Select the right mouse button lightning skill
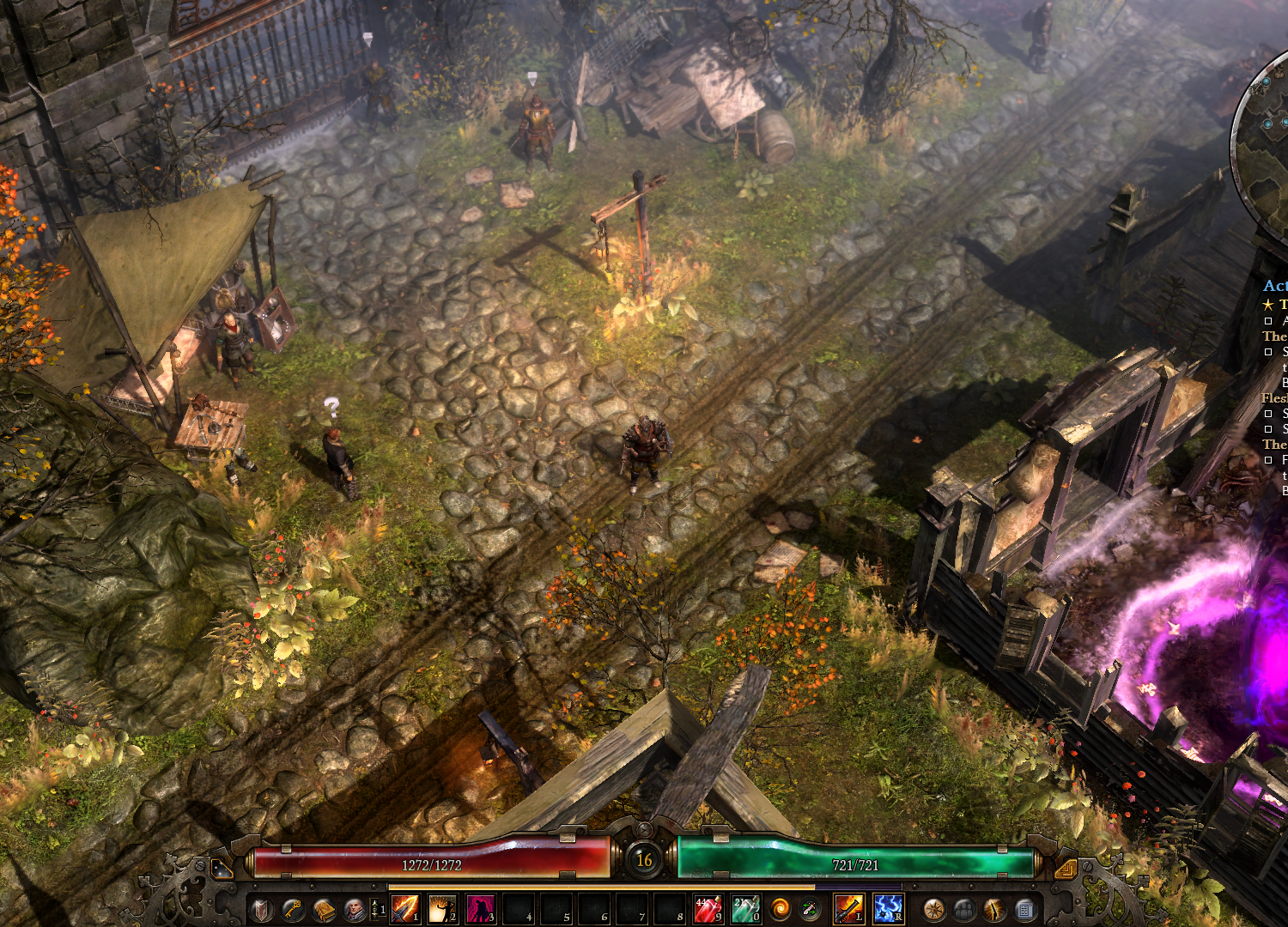Image resolution: width=1288 pixels, height=927 pixels. point(887,909)
